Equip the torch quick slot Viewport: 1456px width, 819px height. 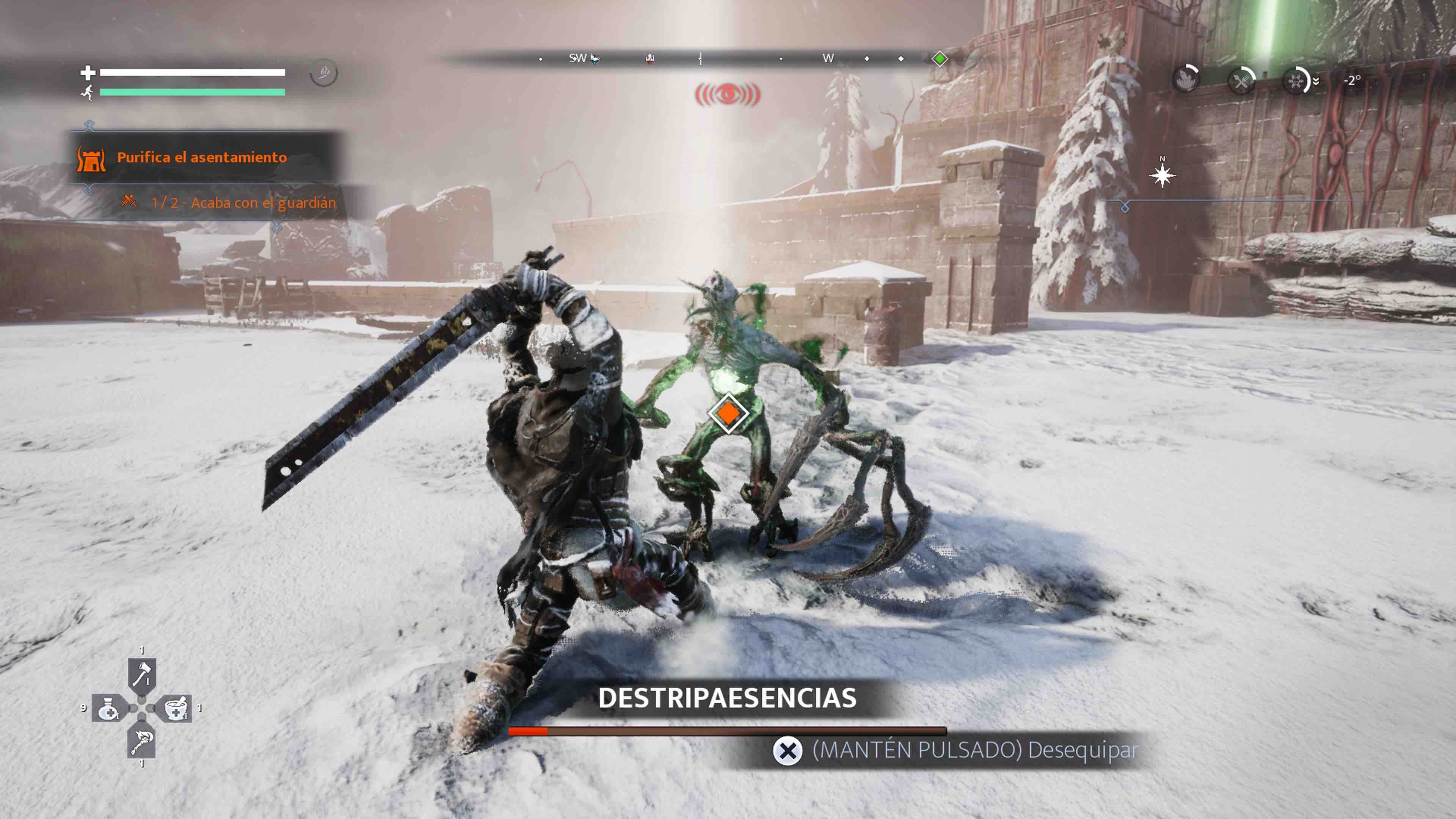point(141,742)
